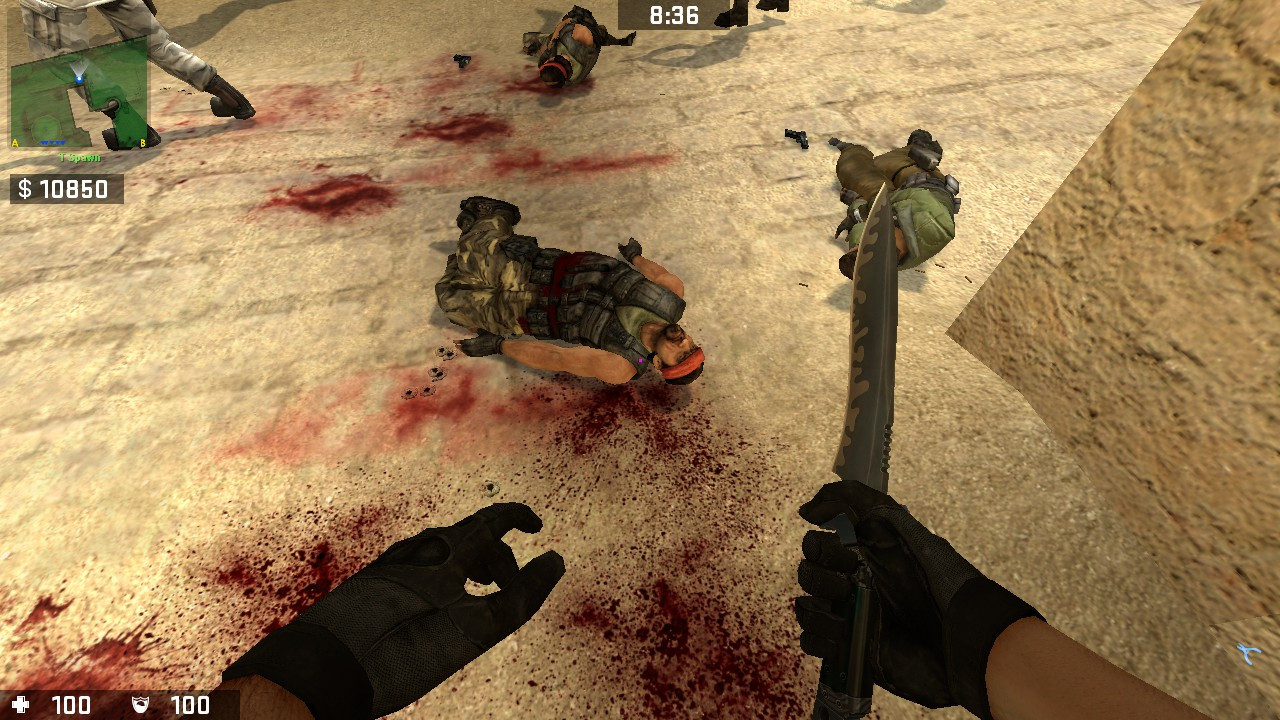Click the blue teammate dots on the radar
This screenshot has height=720, width=1280.
[52, 142]
